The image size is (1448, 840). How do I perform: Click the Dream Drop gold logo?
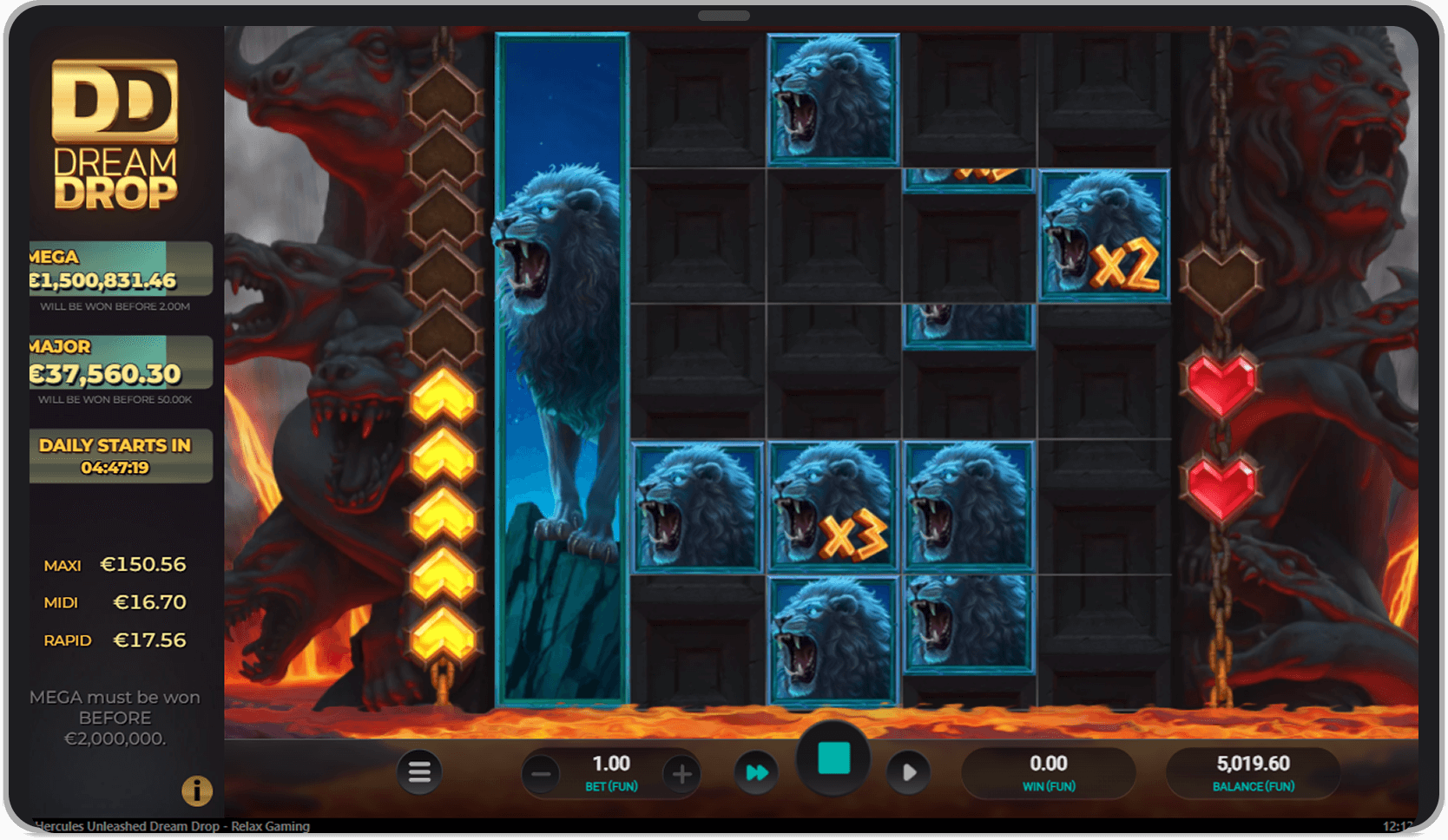[115, 130]
